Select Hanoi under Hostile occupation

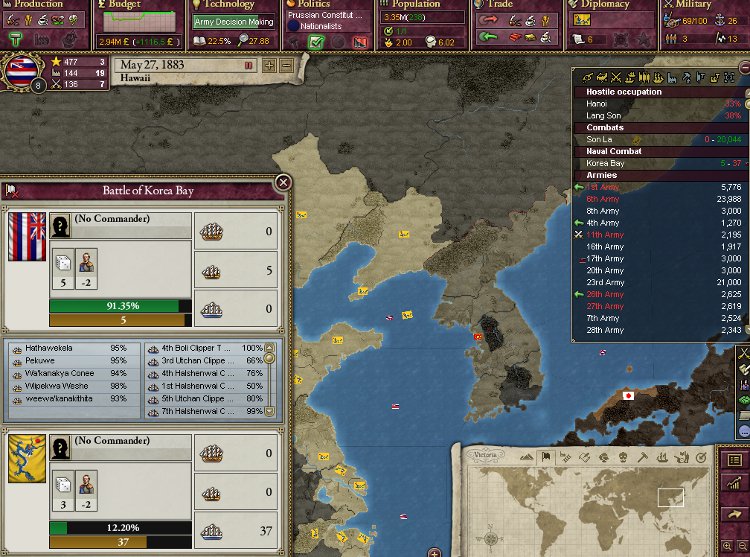(597, 104)
